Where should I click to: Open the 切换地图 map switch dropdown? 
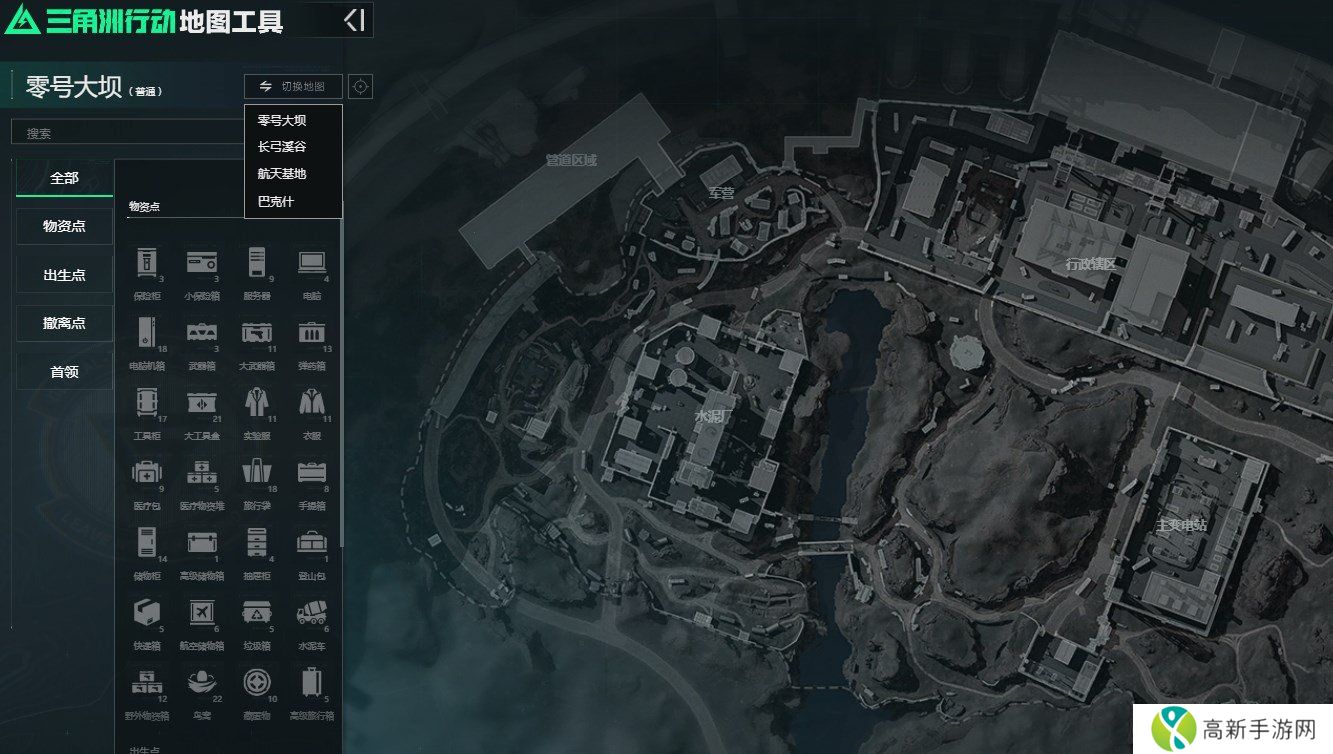[x=293, y=87]
